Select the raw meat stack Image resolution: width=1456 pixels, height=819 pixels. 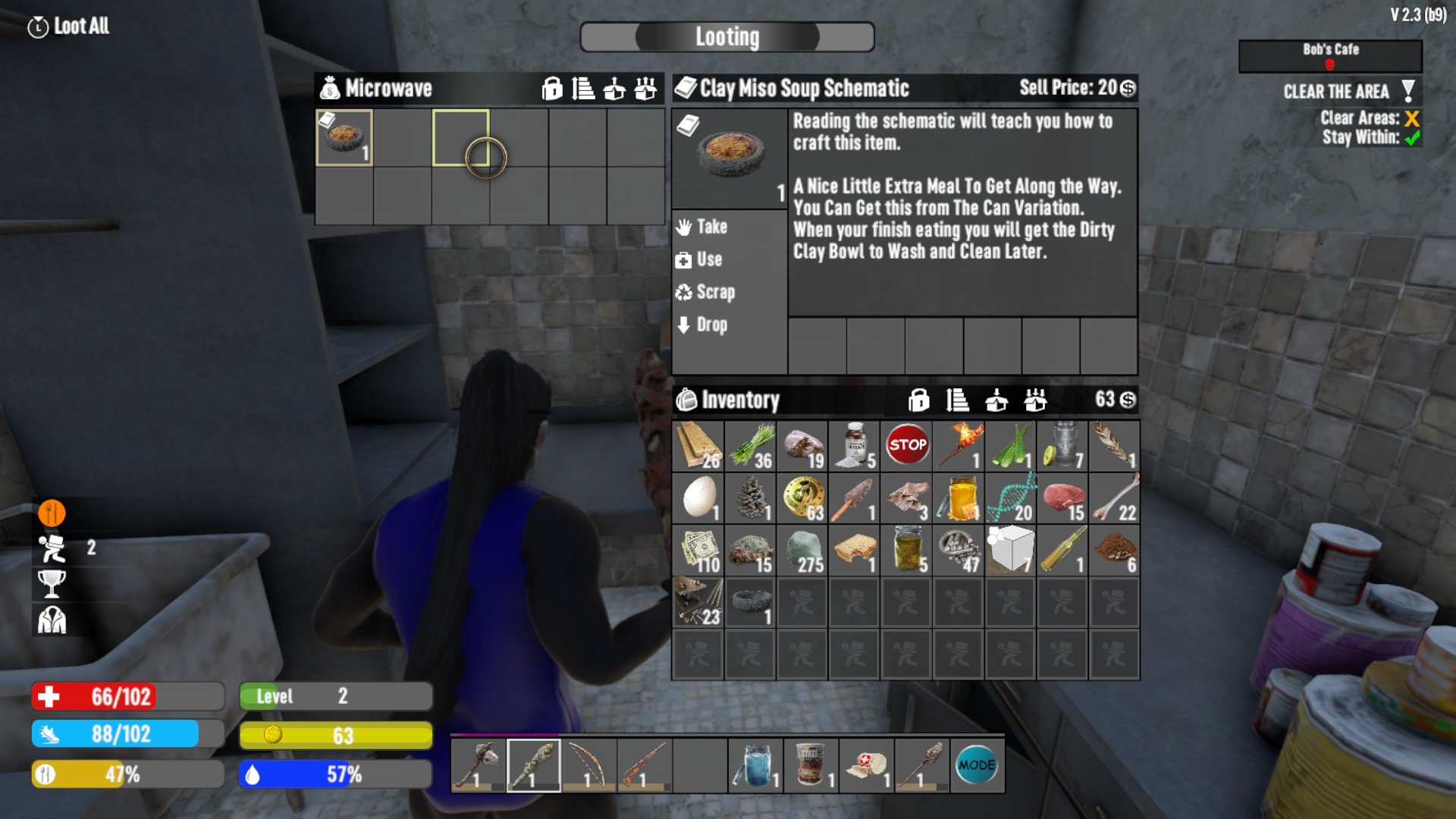[1063, 497]
